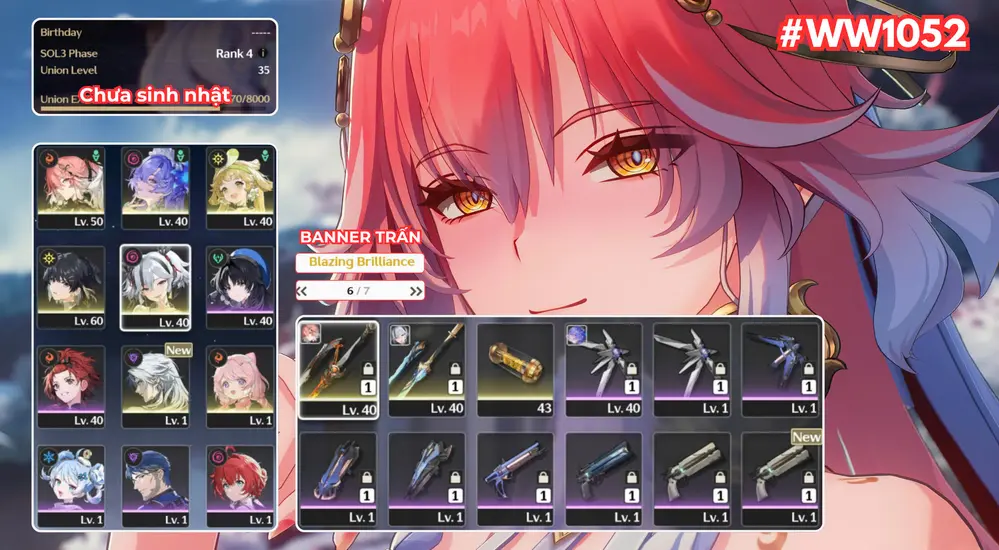Viewport: 999px width, 550px height.
Task: Choose the teal twin-sword Lv. 40 weapon
Action: tap(427, 368)
